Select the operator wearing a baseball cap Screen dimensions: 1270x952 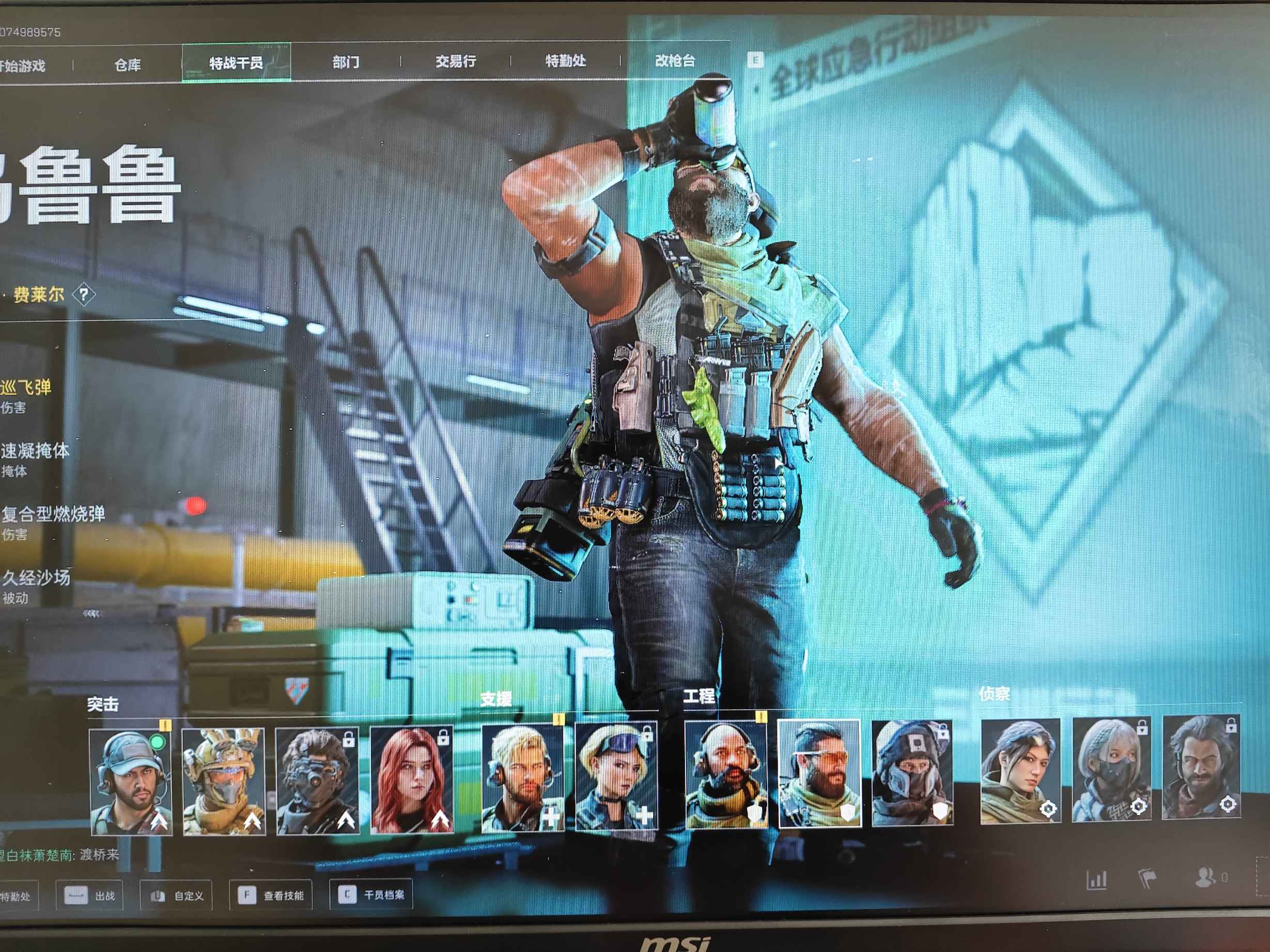point(131,781)
